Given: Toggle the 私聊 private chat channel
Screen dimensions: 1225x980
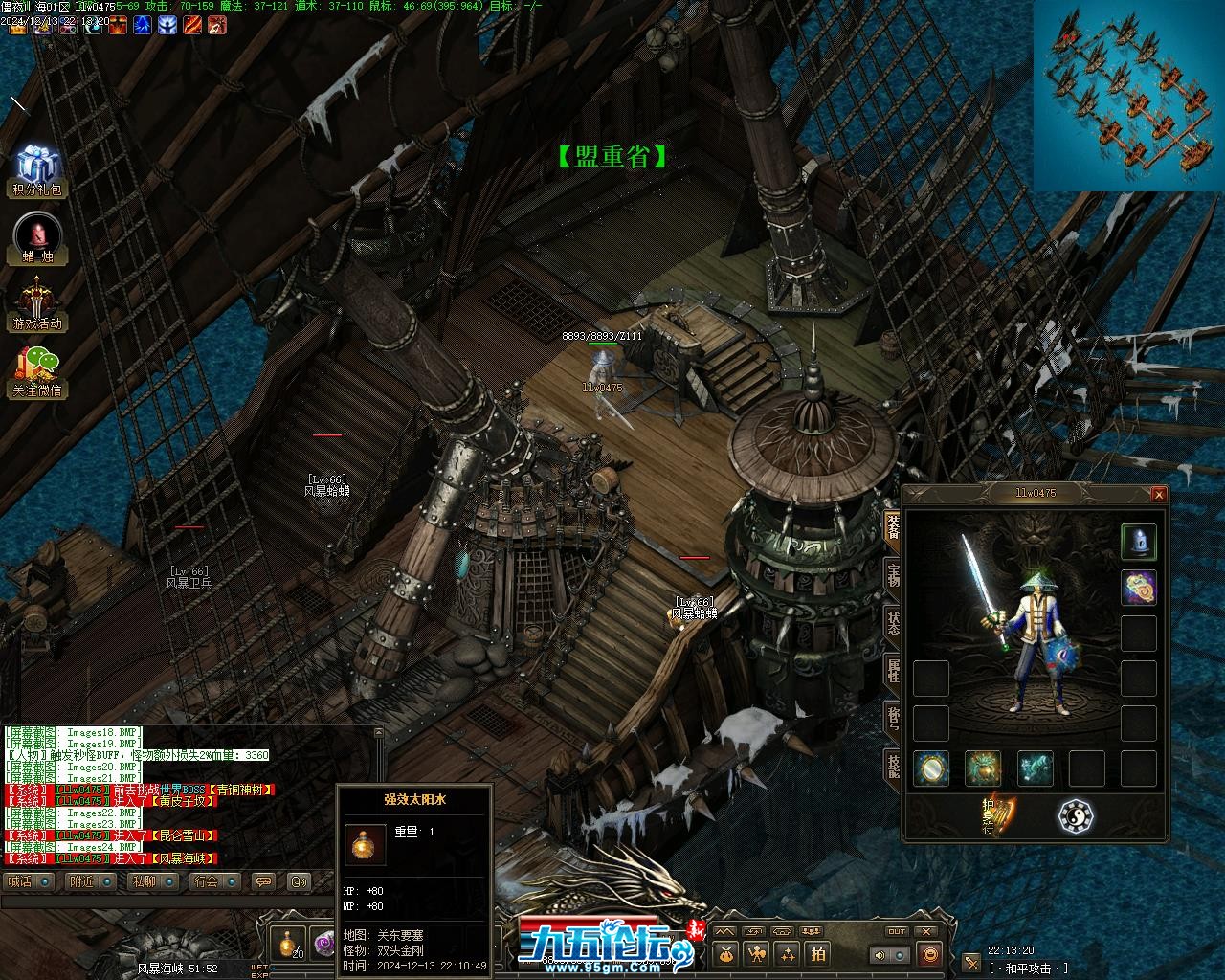Looking at the screenshot, I should click(x=154, y=881).
